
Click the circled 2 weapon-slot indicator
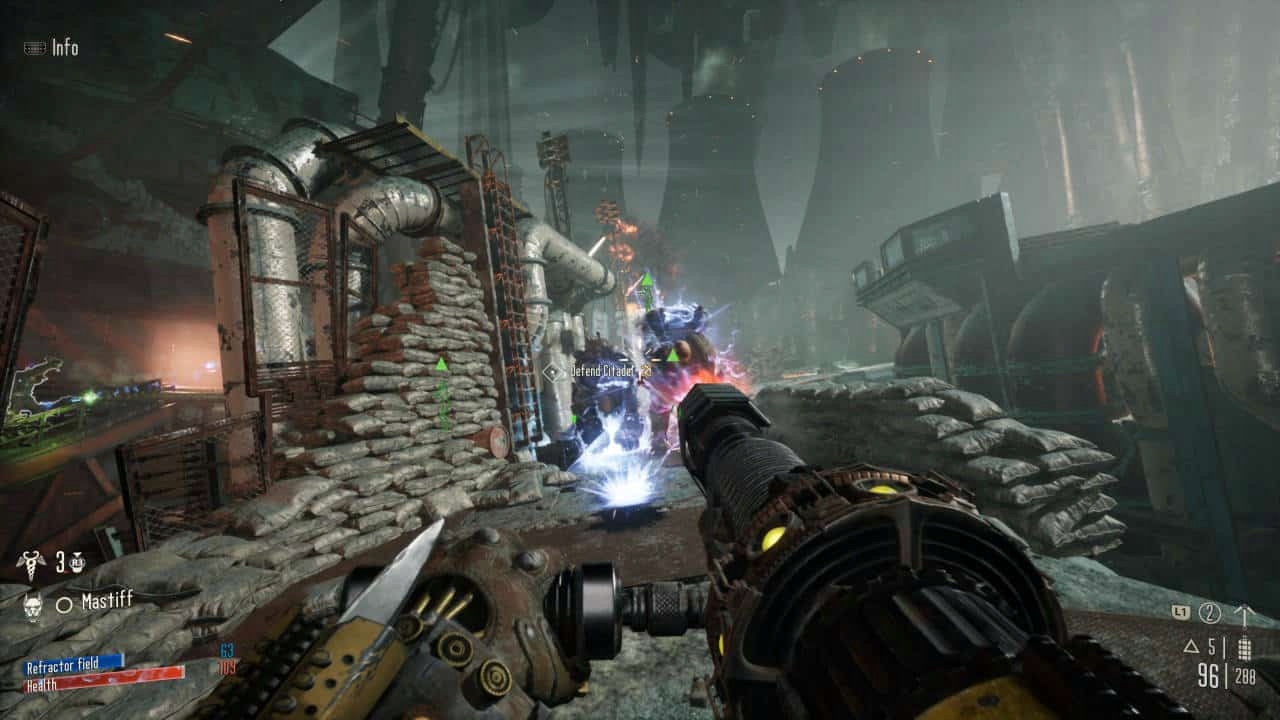[1210, 613]
